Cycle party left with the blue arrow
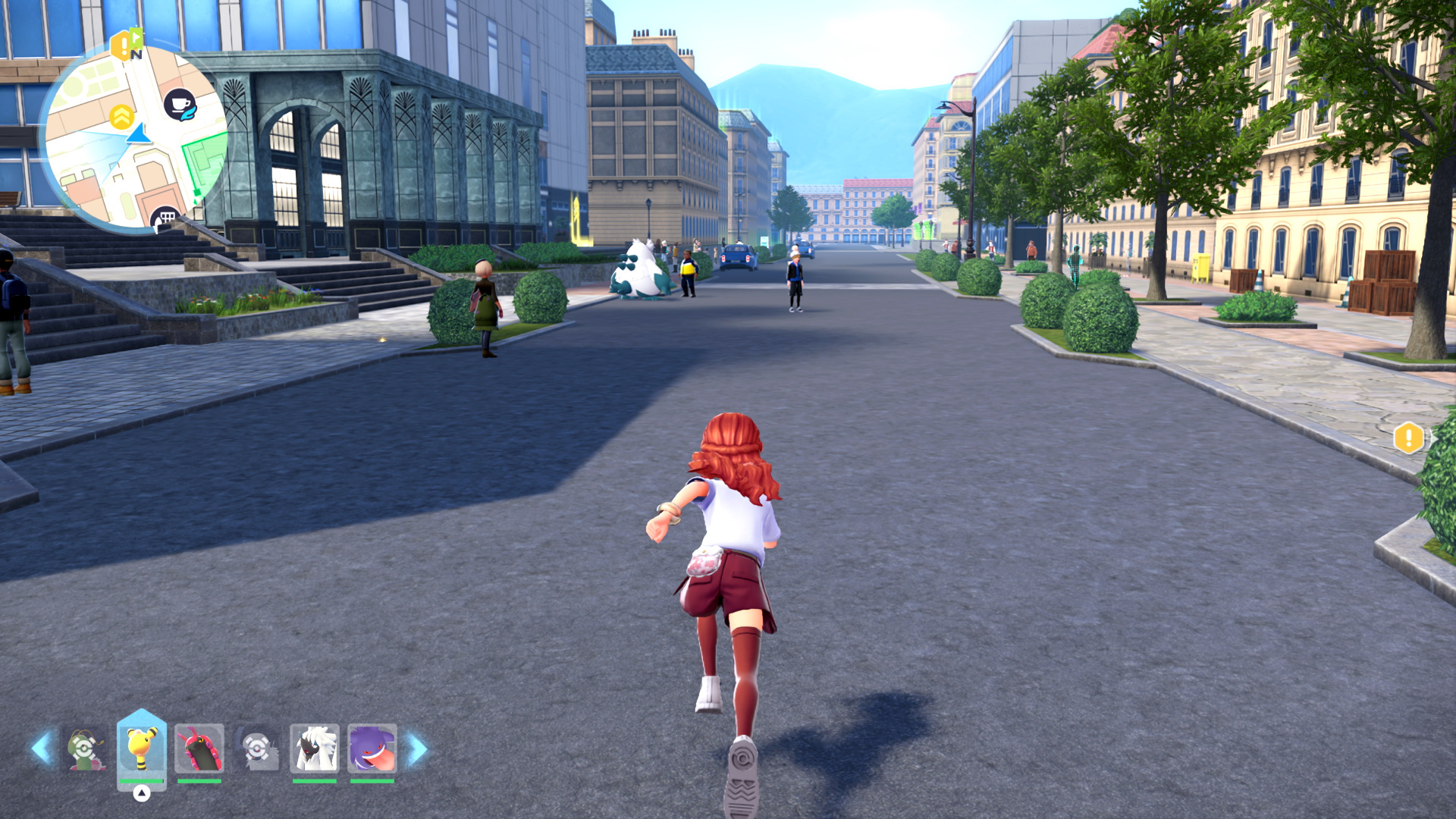 pyautogui.click(x=42, y=748)
